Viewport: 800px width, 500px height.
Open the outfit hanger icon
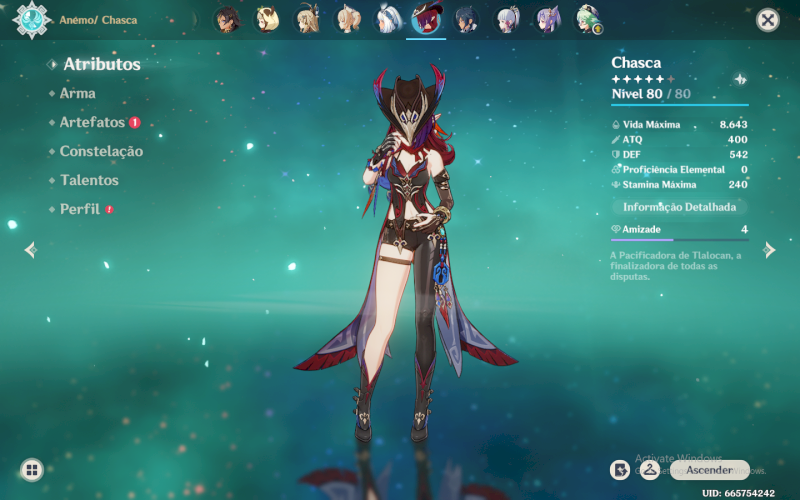click(649, 469)
